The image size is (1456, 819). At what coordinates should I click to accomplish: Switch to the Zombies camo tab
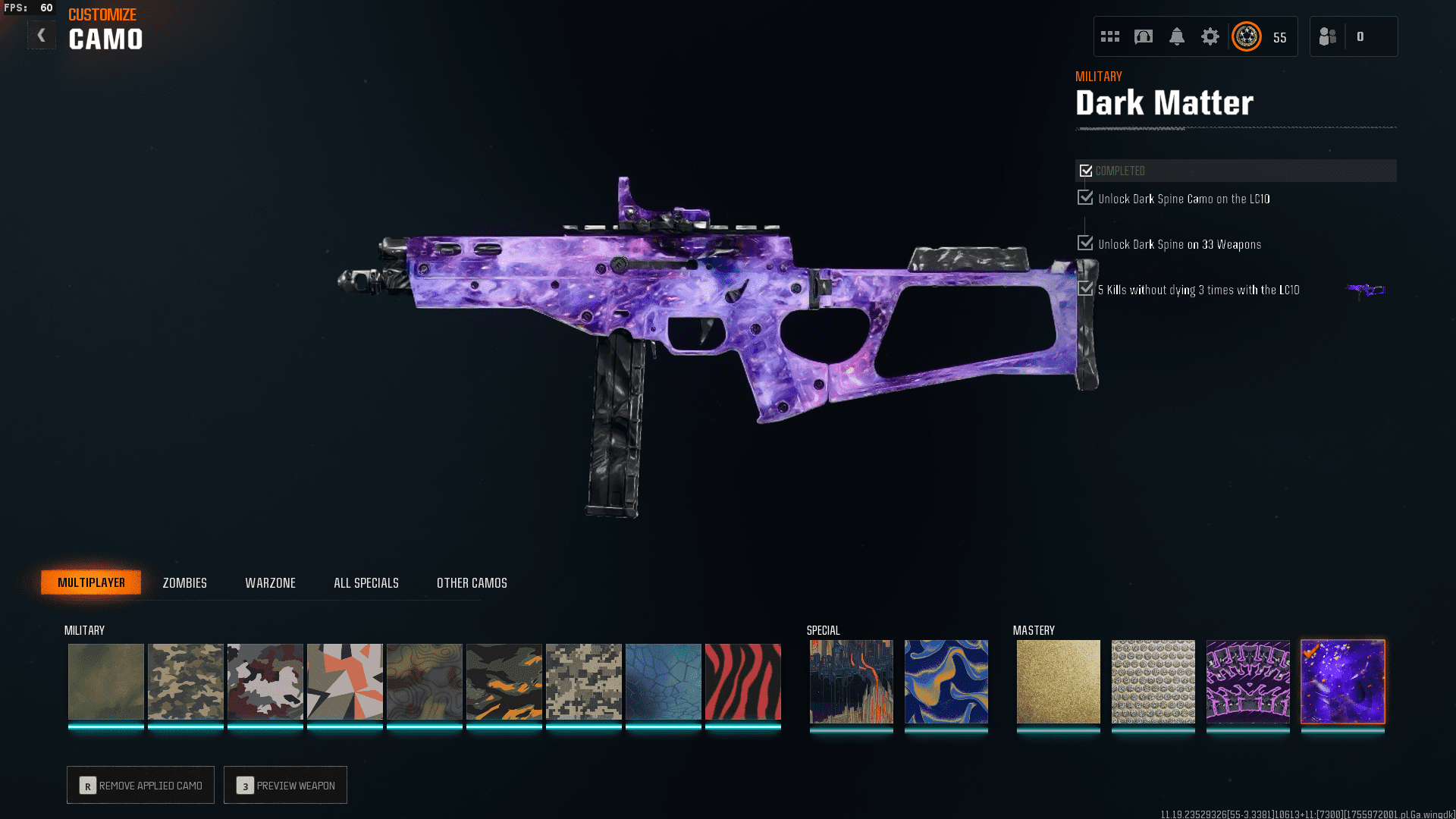[x=184, y=582]
